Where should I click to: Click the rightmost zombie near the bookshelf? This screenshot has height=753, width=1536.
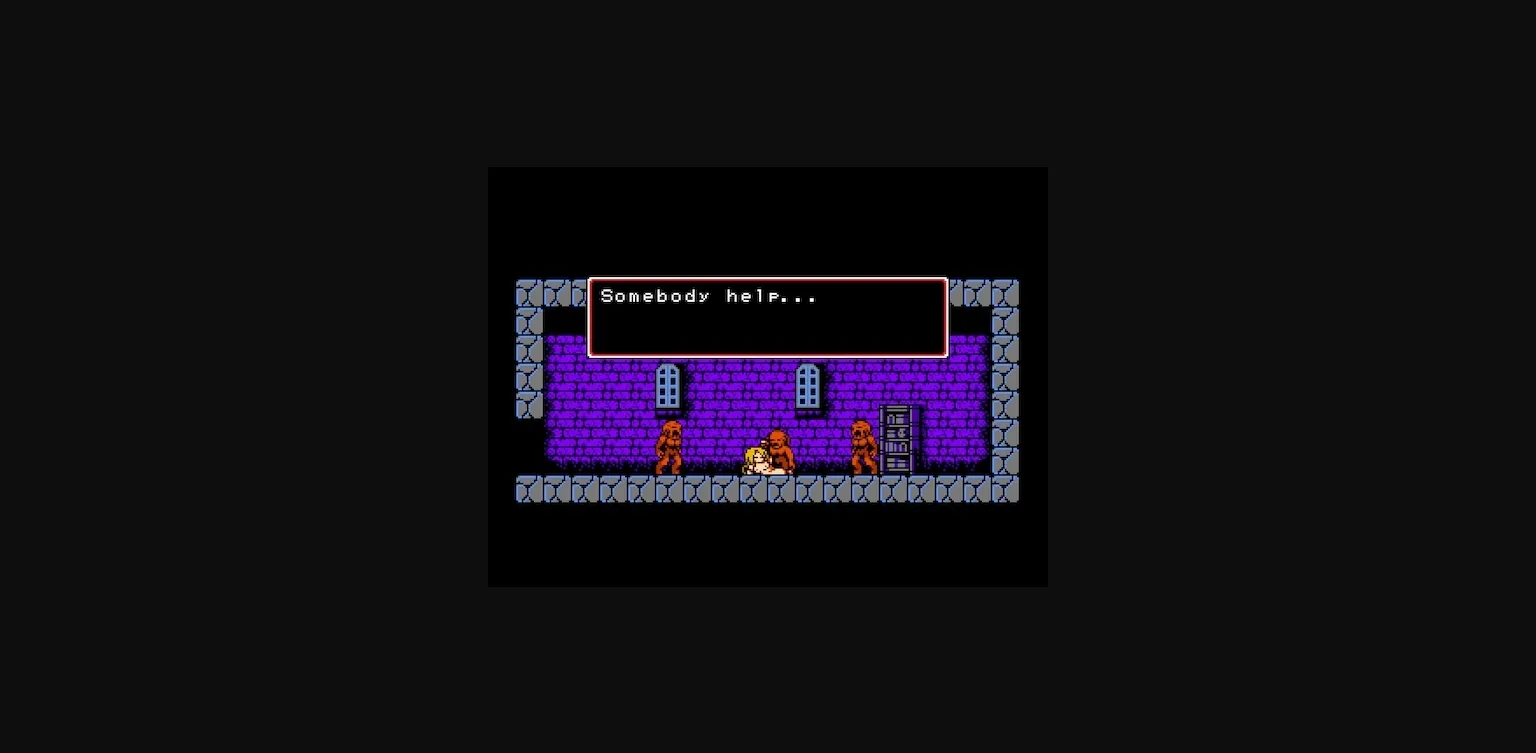coord(862,445)
